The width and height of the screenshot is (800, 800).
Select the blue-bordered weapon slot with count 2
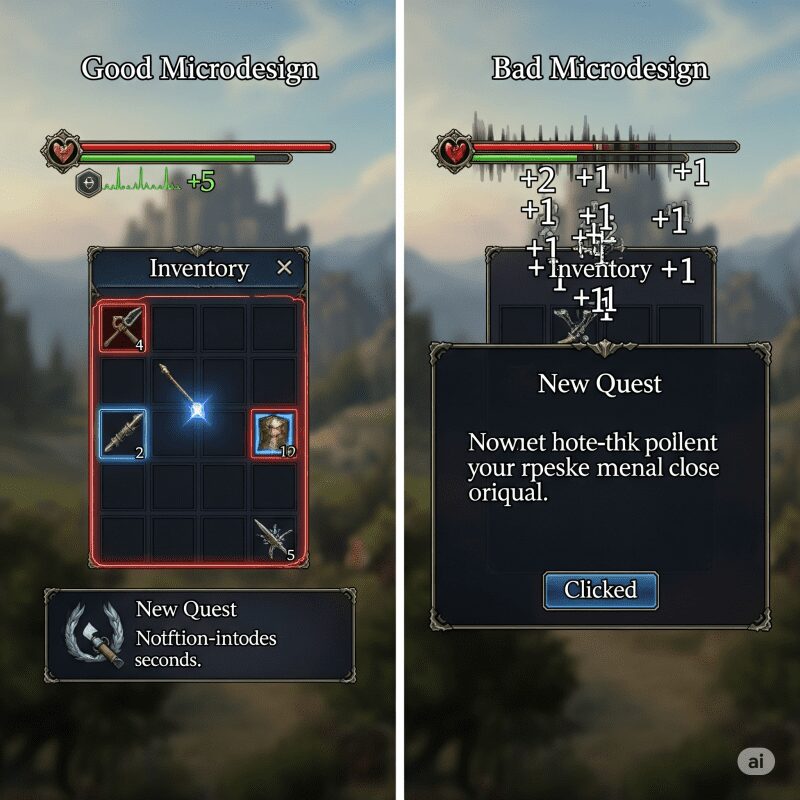tap(123, 434)
